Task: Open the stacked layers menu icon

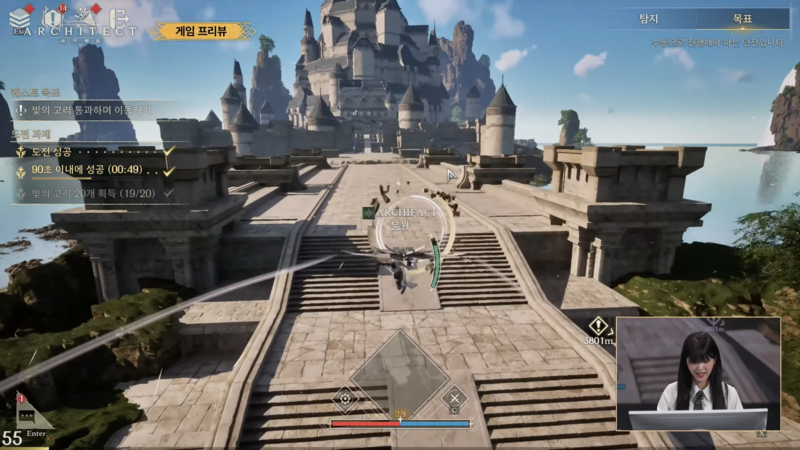Action: pyautogui.click(x=19, y=17)
